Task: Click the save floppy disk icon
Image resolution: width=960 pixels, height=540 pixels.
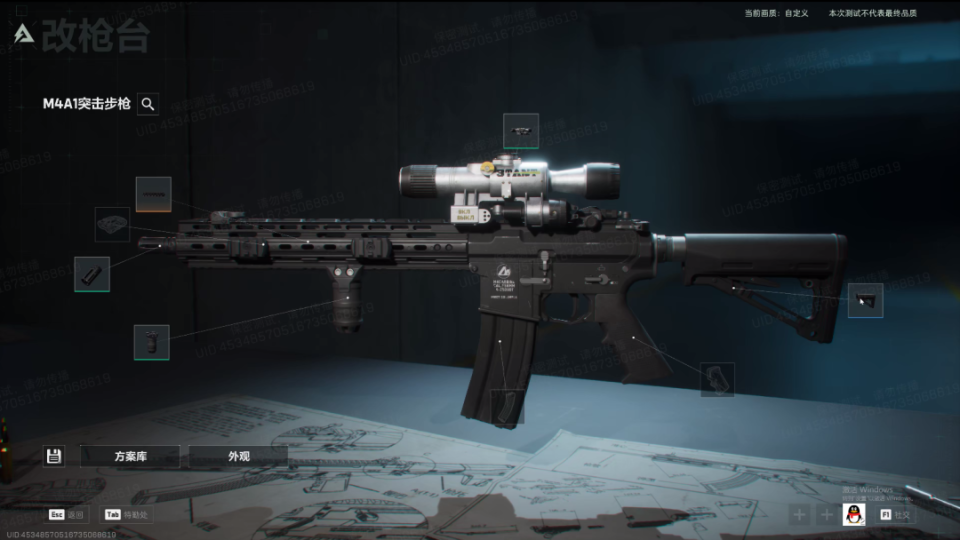Action: (x=54, y=456)
